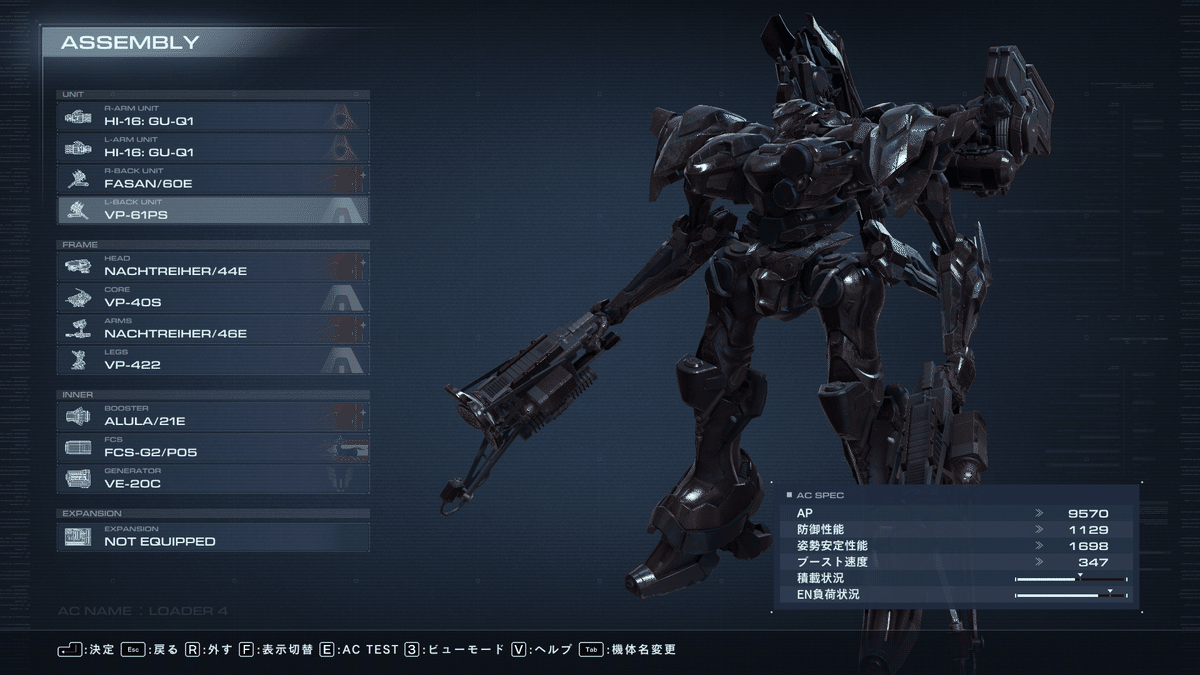
Task: Open the L-BACK UNIT VP-61PS slot
Action: click(x=213, y=210)
